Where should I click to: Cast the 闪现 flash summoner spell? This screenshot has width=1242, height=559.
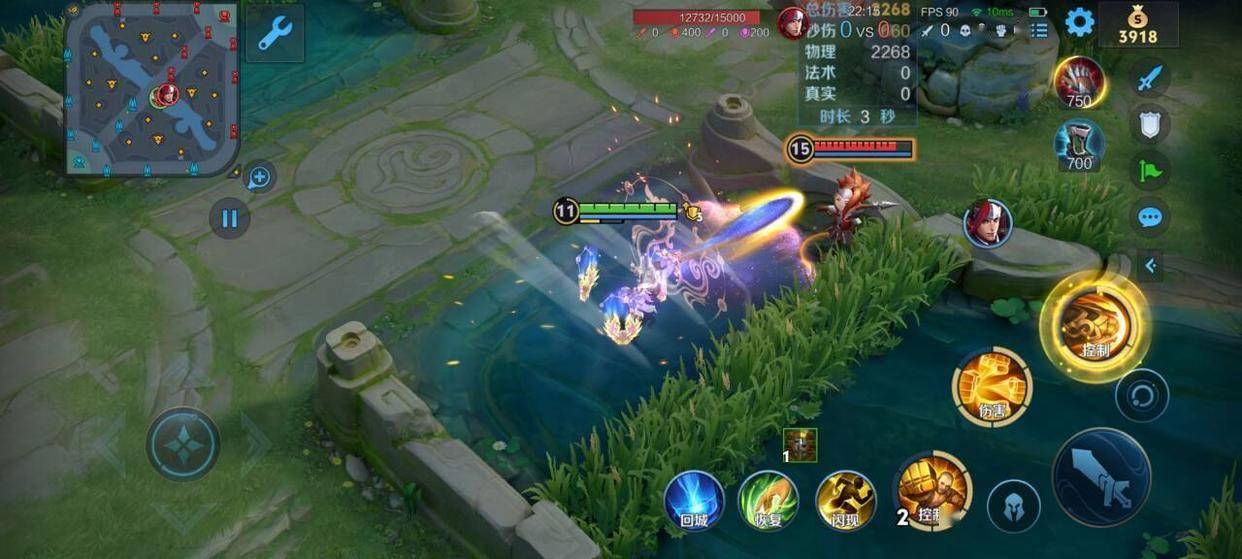[846, 500]
